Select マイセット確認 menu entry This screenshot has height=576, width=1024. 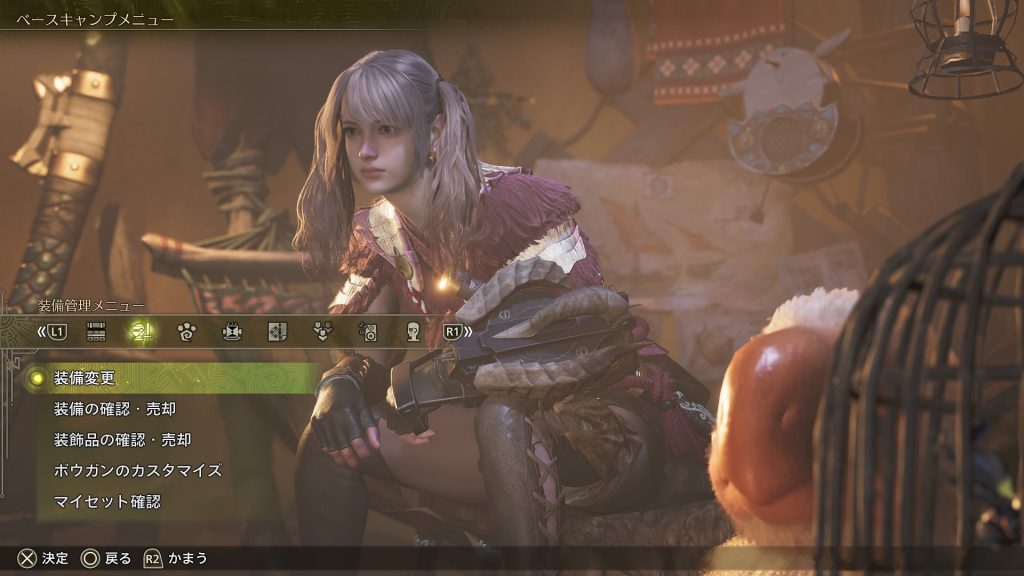[106, 501]
